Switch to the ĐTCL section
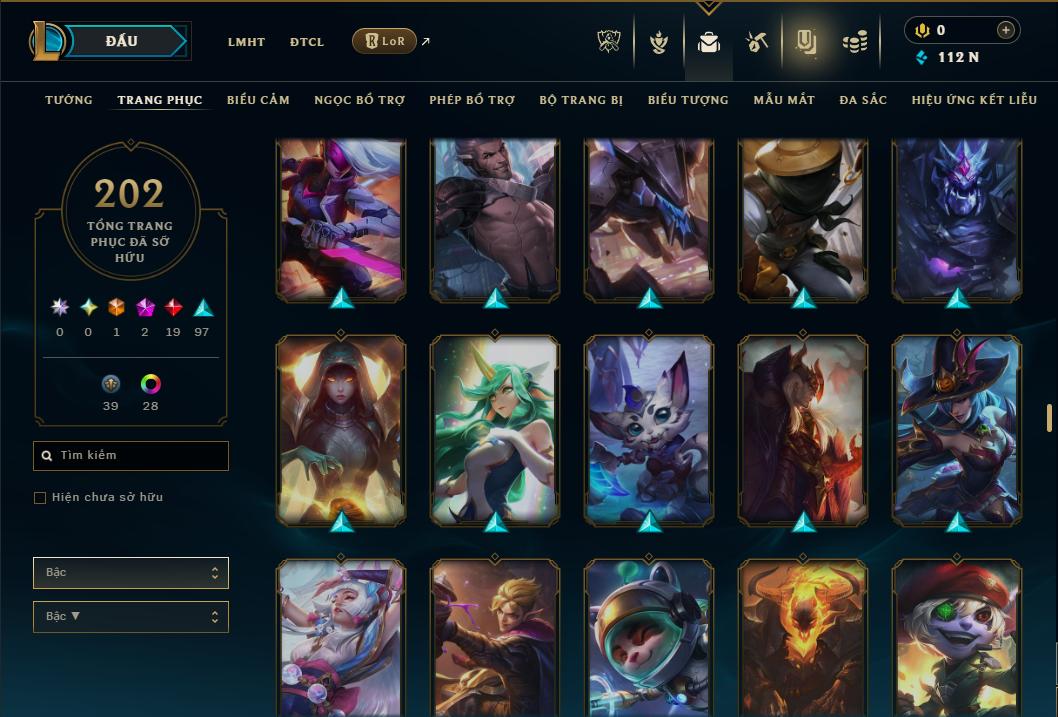The width and height of the screenshot is (1058, 717). 307,42
